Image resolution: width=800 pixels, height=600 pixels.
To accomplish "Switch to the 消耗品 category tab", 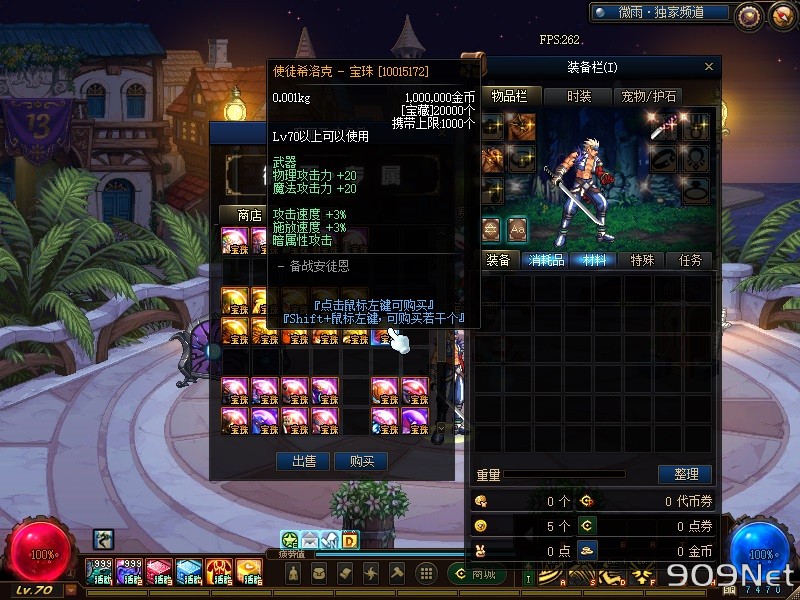I will pyautogui.click(x=546, y=260).
